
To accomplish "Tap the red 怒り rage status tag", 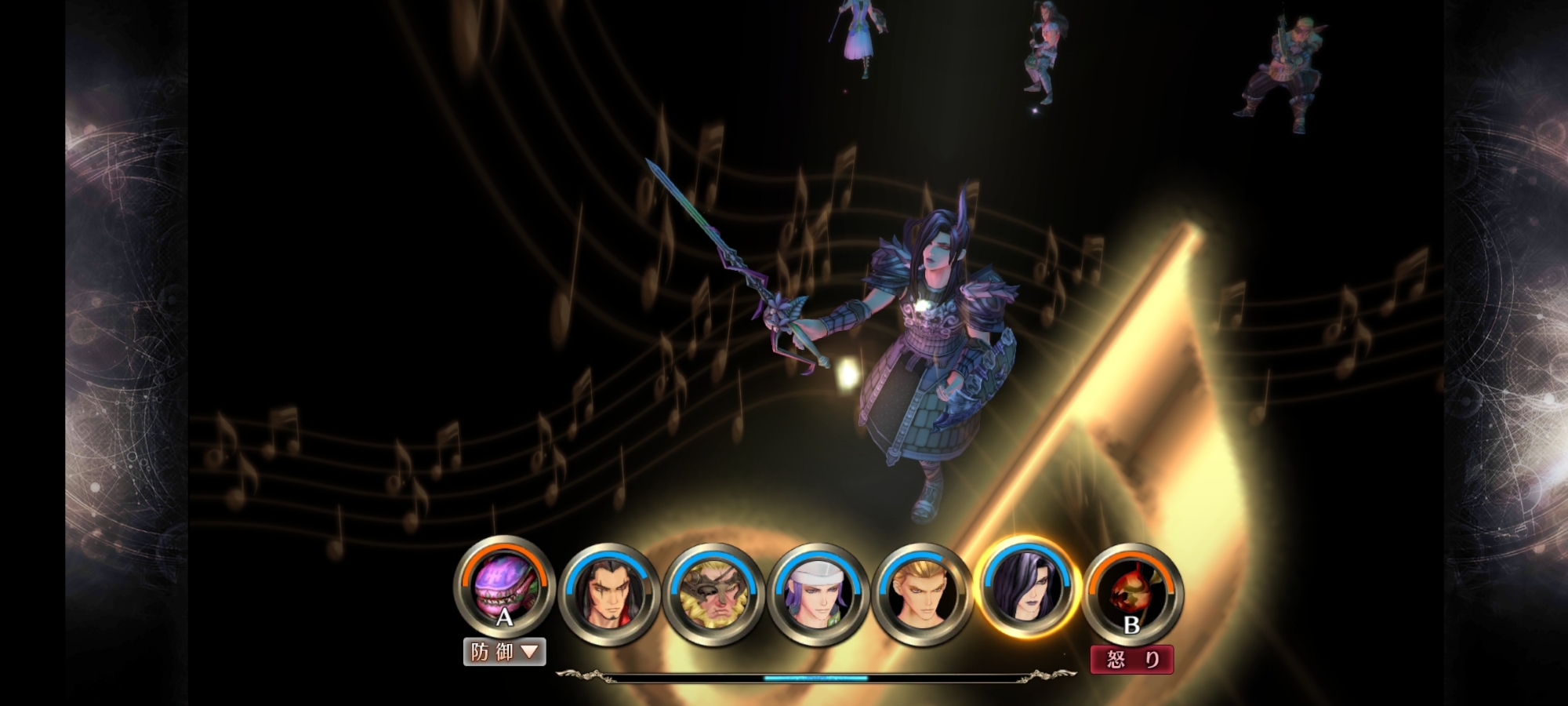I will (1131, 660).
